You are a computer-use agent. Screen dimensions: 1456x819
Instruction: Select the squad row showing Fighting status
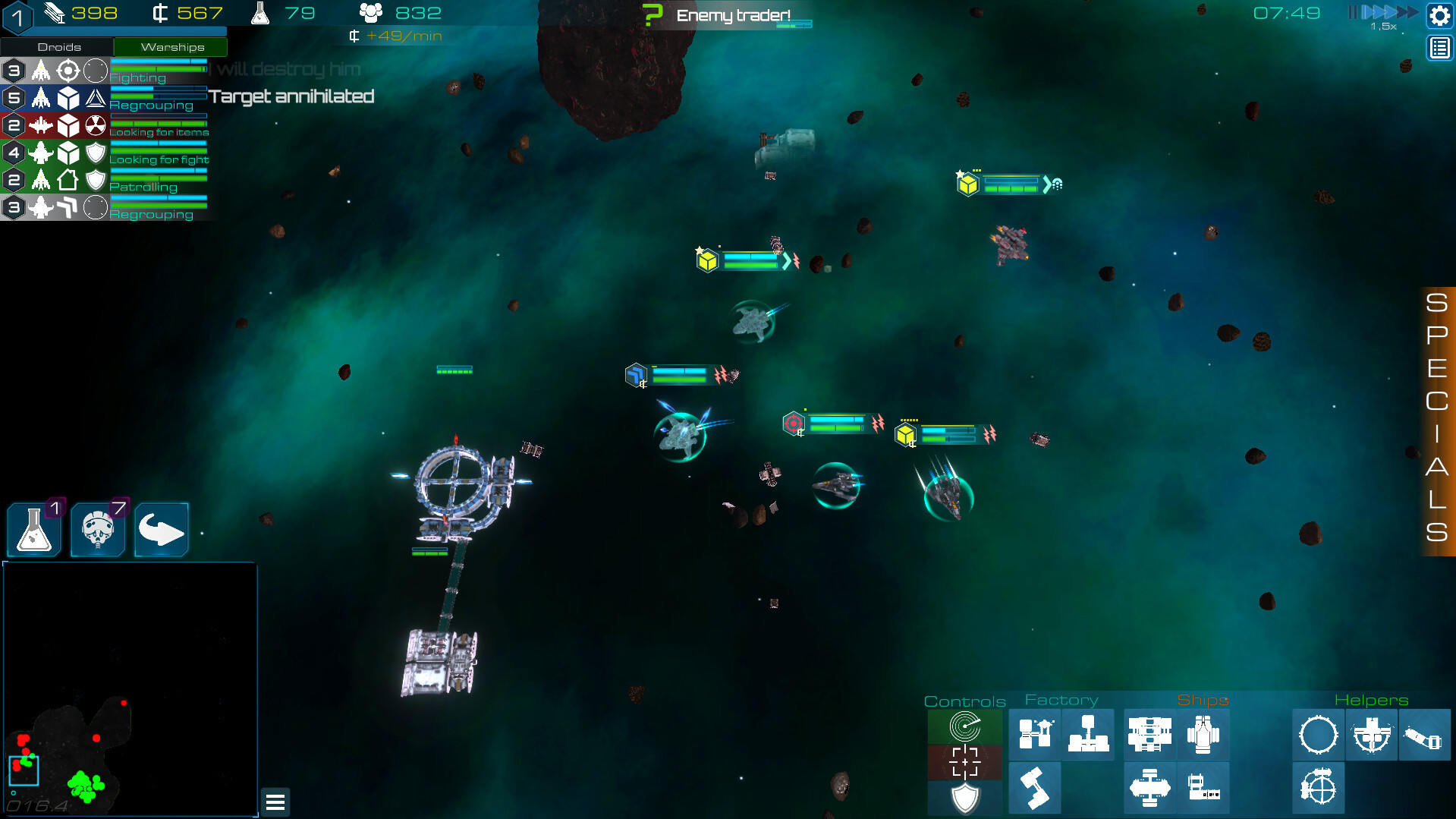pos(106,71)
